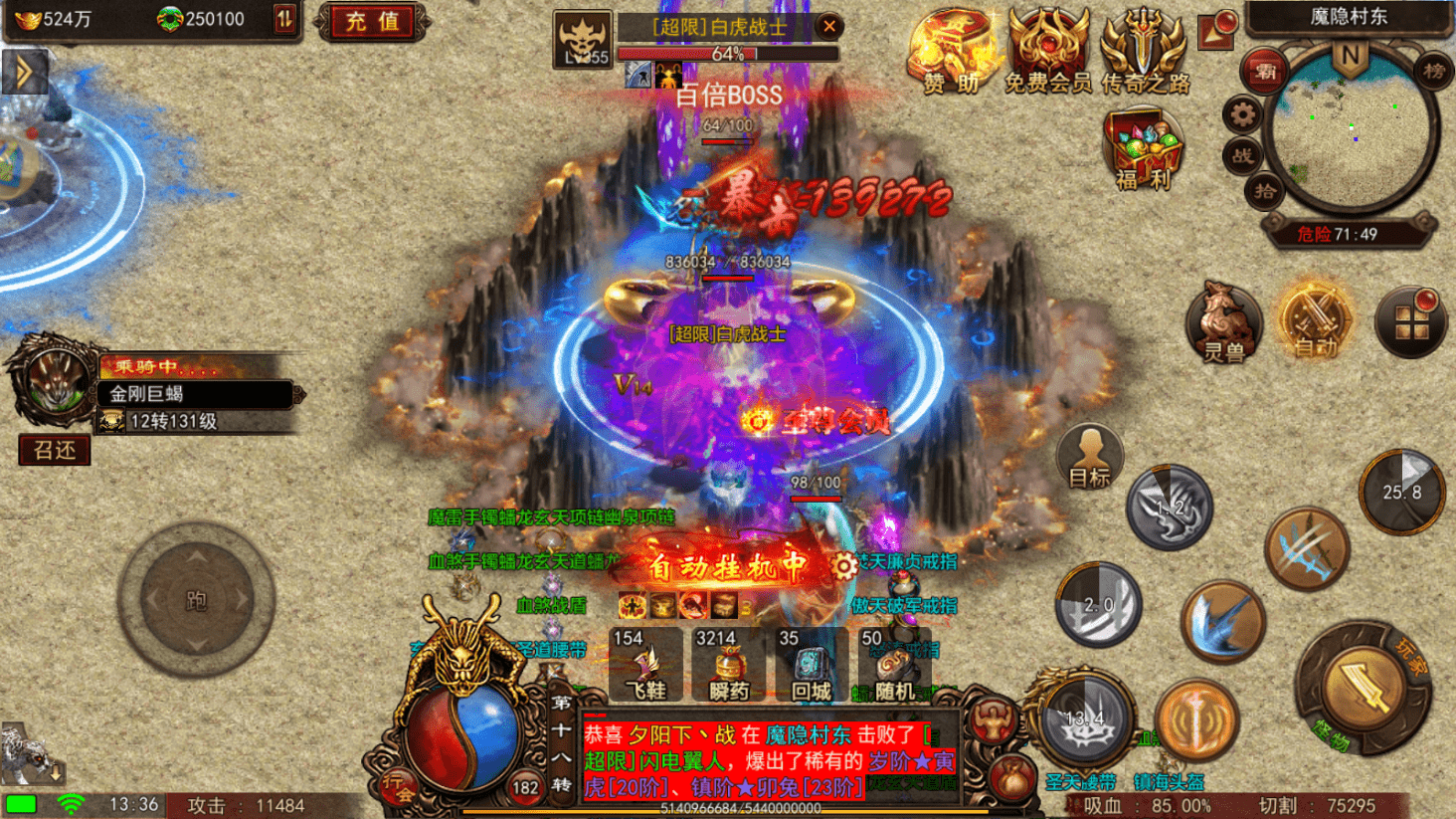
Task: Open the 灵兽 spirit beast menu
Action: point(1222,323)
